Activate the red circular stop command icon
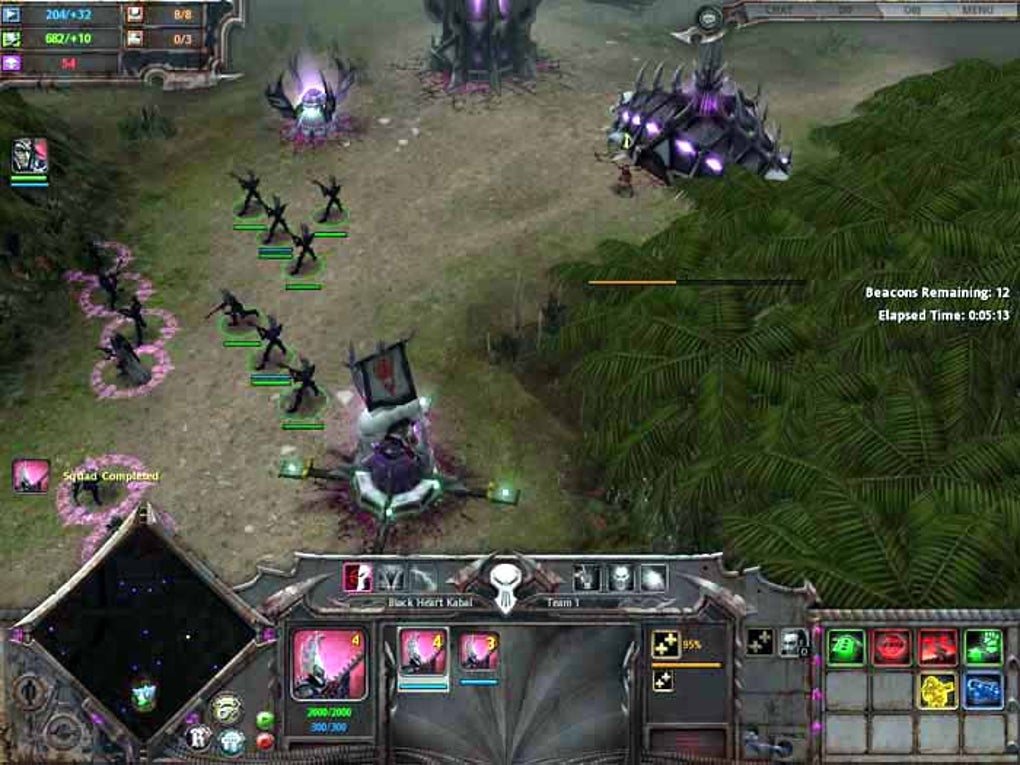The width and height of the screenshot is (1020, 765). 891,647
